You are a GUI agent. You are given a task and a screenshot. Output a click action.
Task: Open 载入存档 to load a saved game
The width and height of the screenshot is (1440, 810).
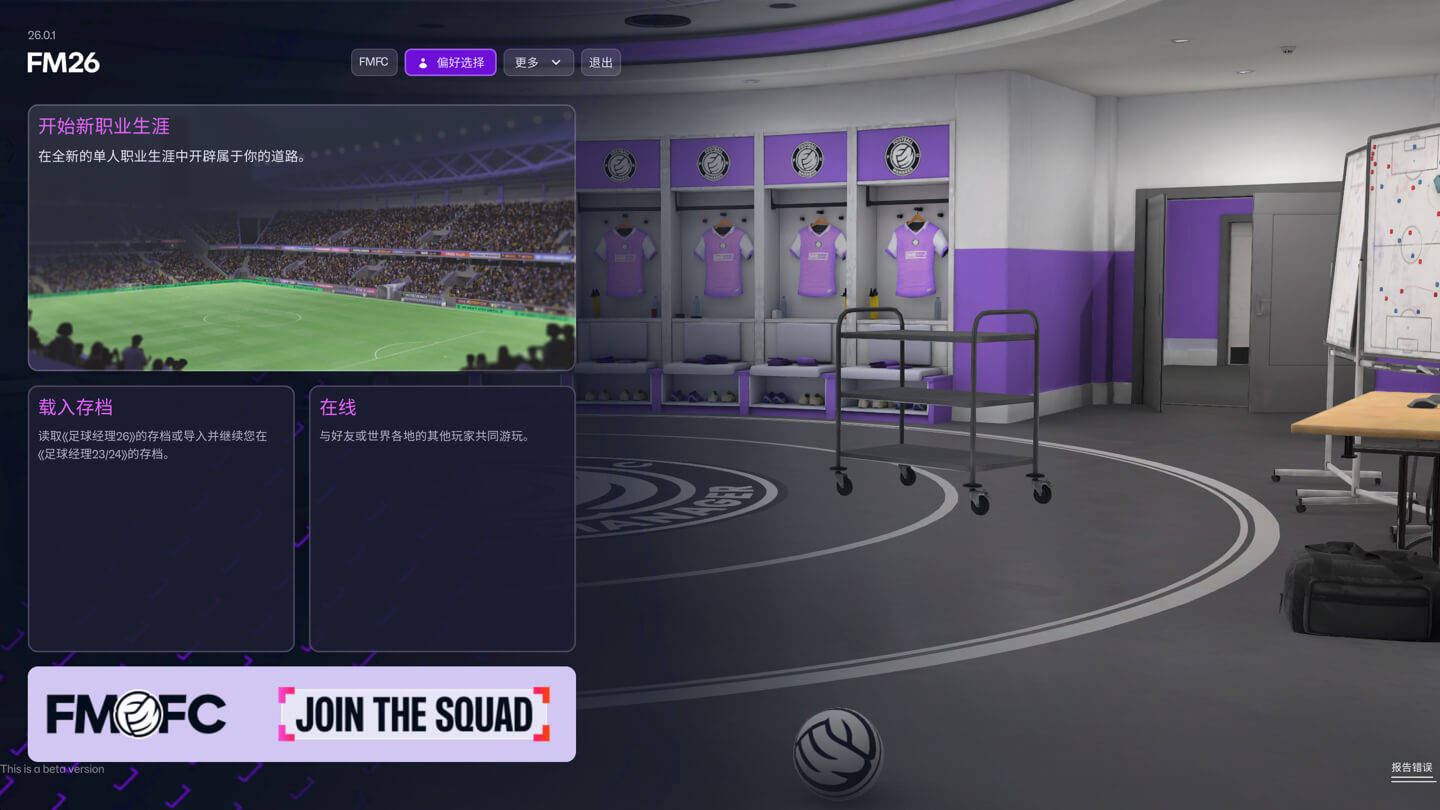(x=161, y=517)
